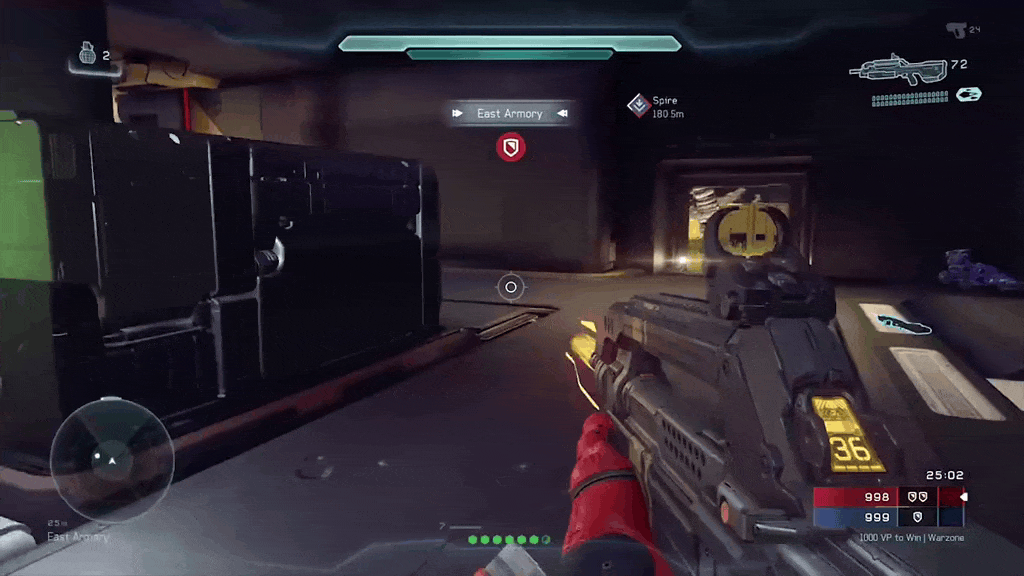Select the frag grenade icon
The height and width of the screenshot is (576, 1024).
click(x=87, y=56)
